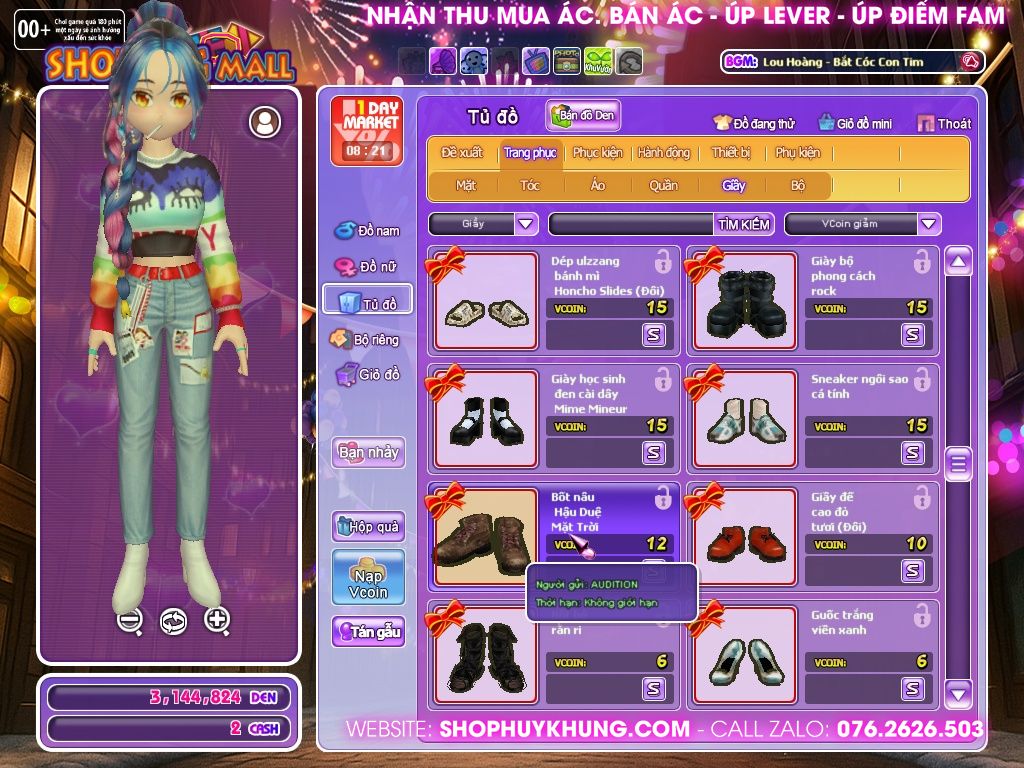Open the Đồ nữ section
The height and width of the screenshot is (768, 1024).
[367, 266]
